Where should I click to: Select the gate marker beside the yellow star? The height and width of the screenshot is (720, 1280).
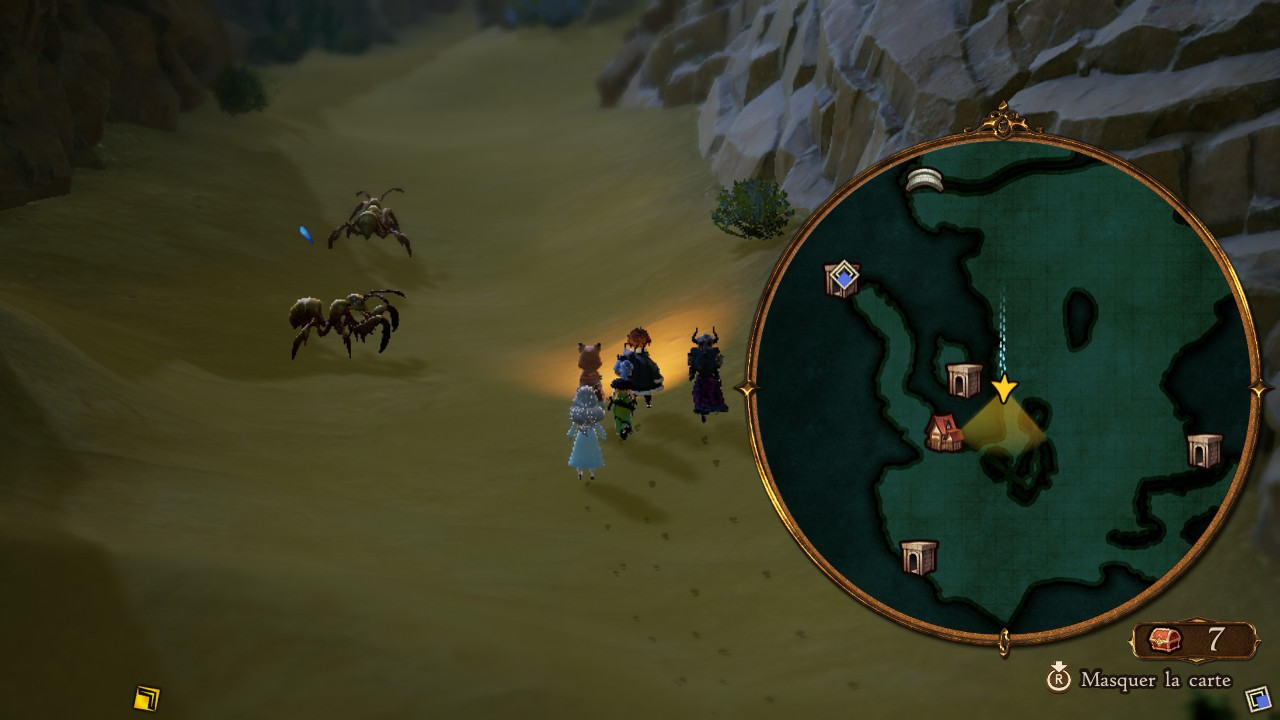pyautogui.click(x=964, y=380)
